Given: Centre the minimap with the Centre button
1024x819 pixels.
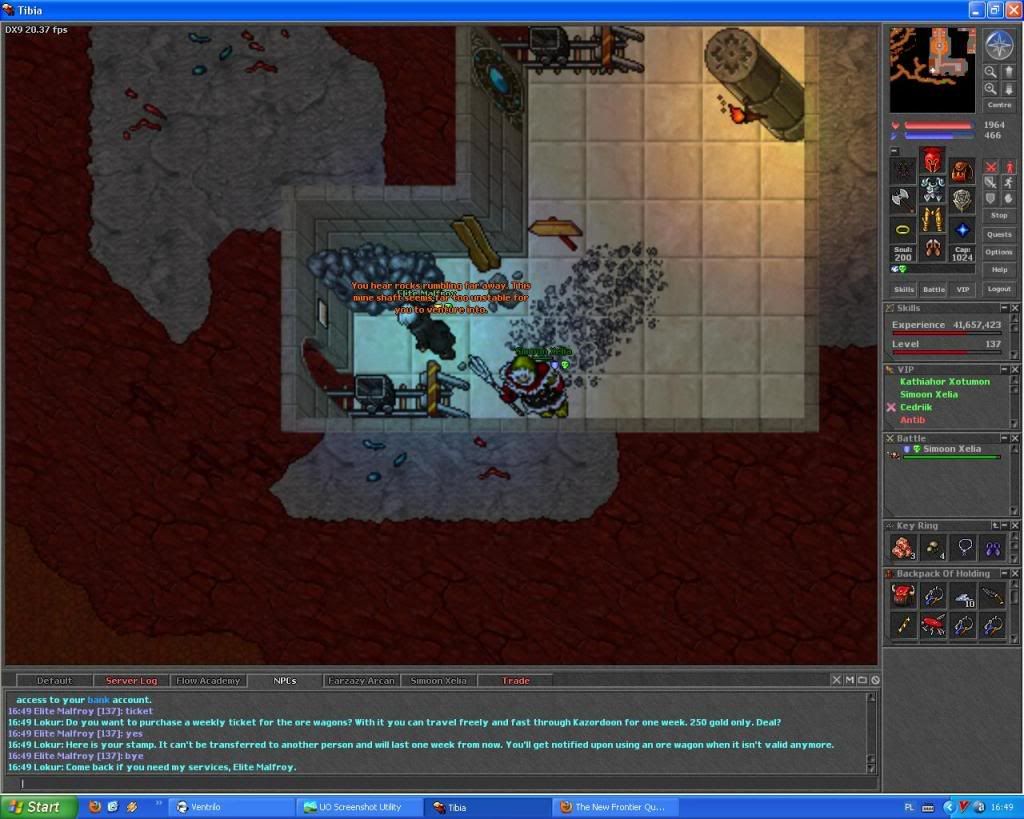Looking at the screenshot, I should click(x=998, y=105).
